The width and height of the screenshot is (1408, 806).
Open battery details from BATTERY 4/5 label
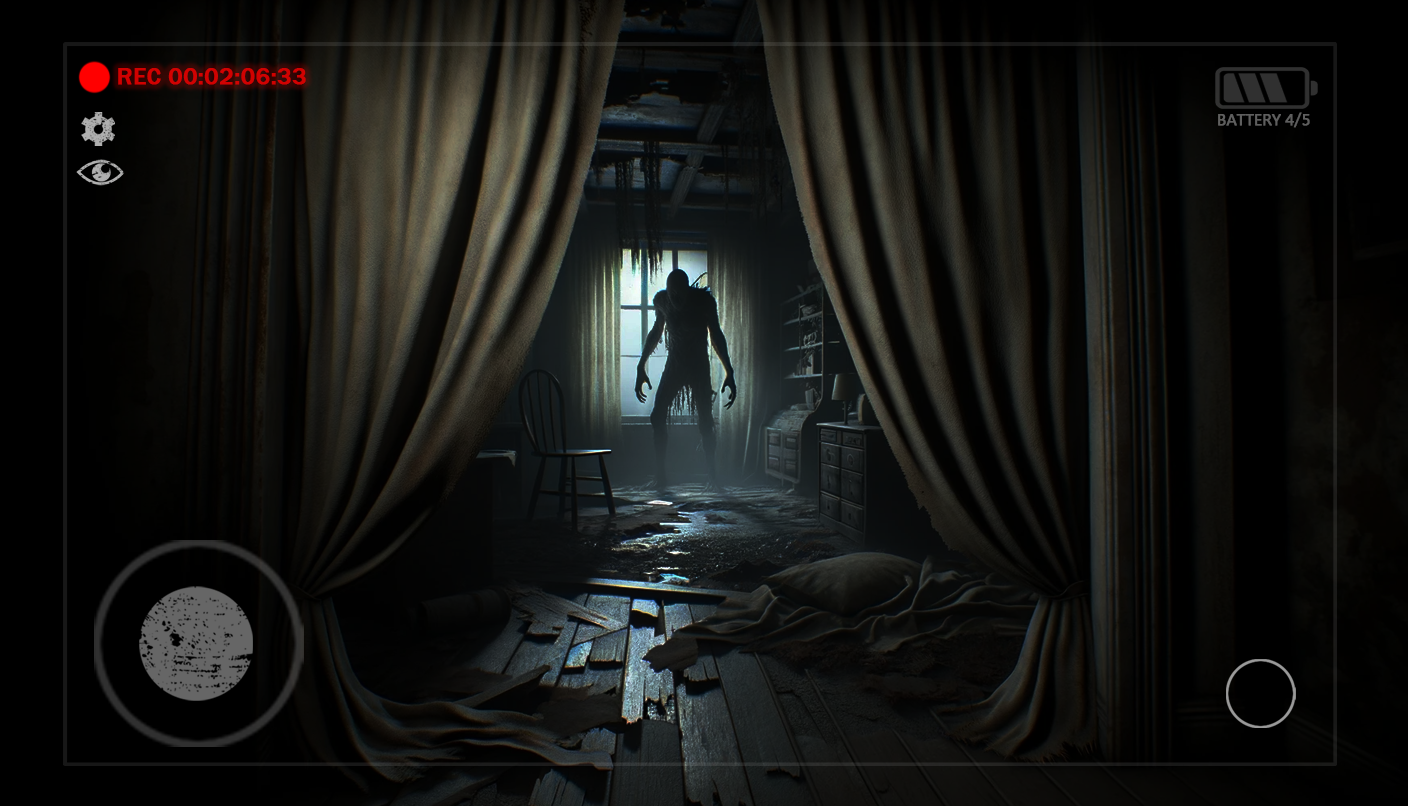pos(1263,119)
